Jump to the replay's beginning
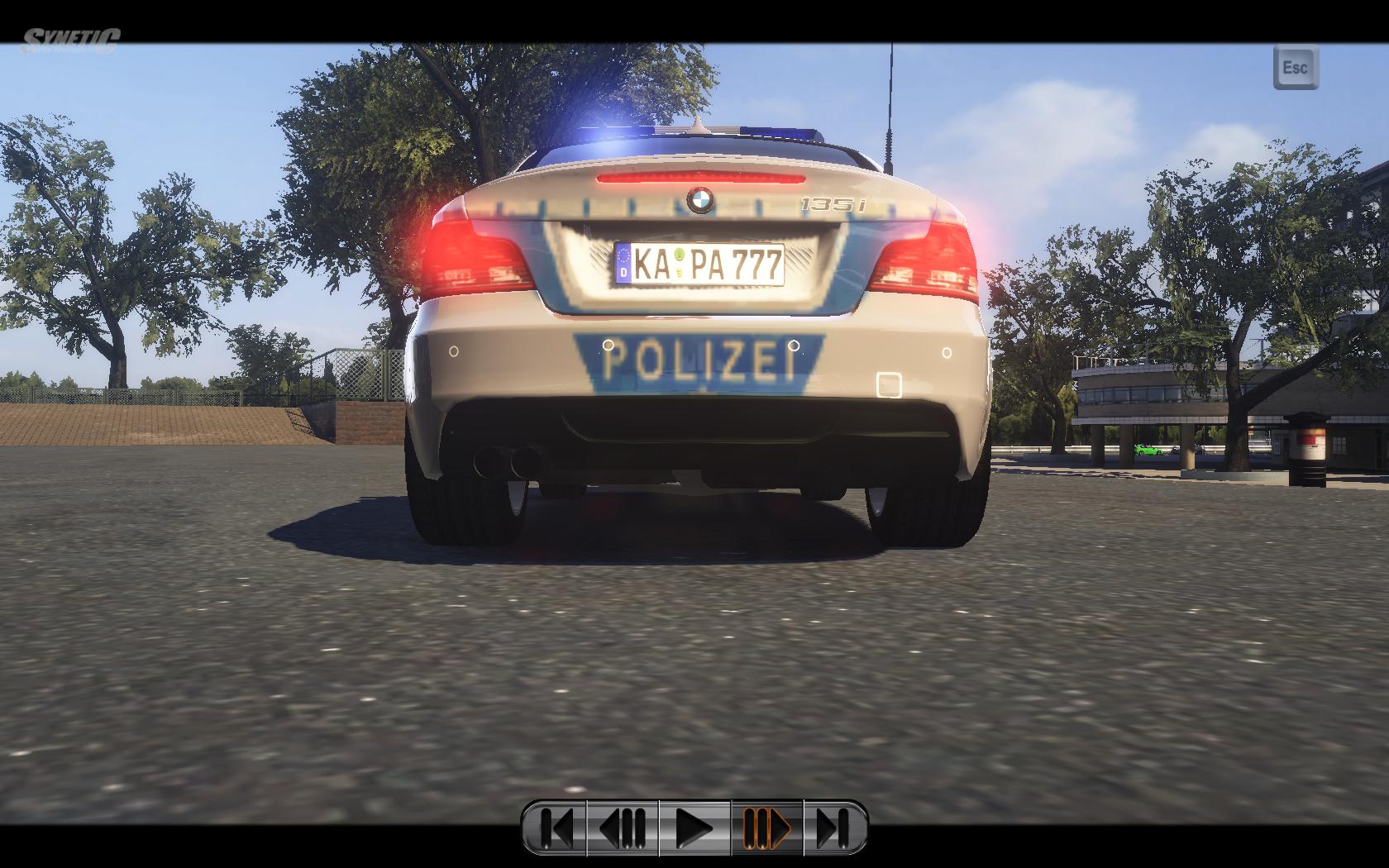 (x=556, y=827)
